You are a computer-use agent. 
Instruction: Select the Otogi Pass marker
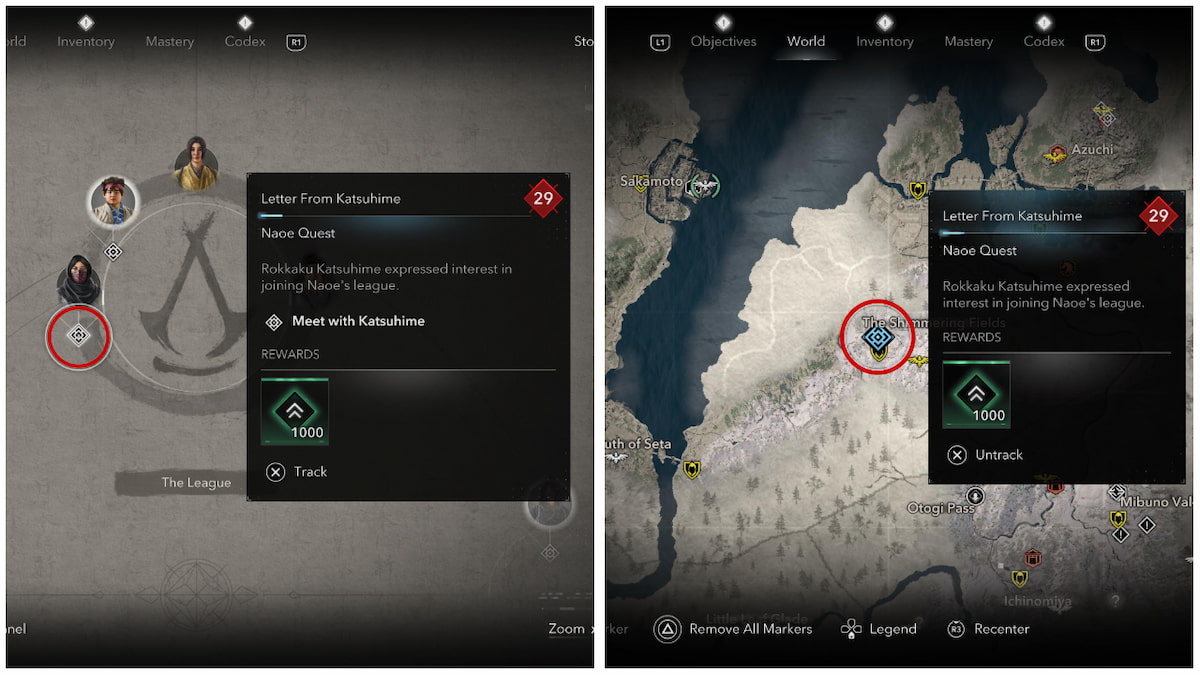[975, 495]
